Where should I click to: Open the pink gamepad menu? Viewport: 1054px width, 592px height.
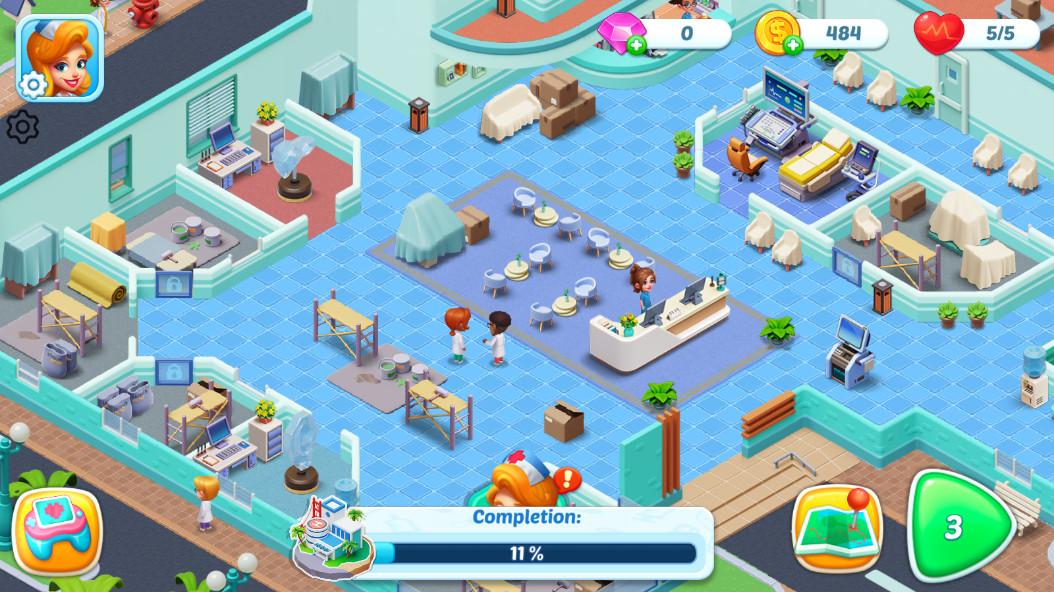click(x=56, y=530)
